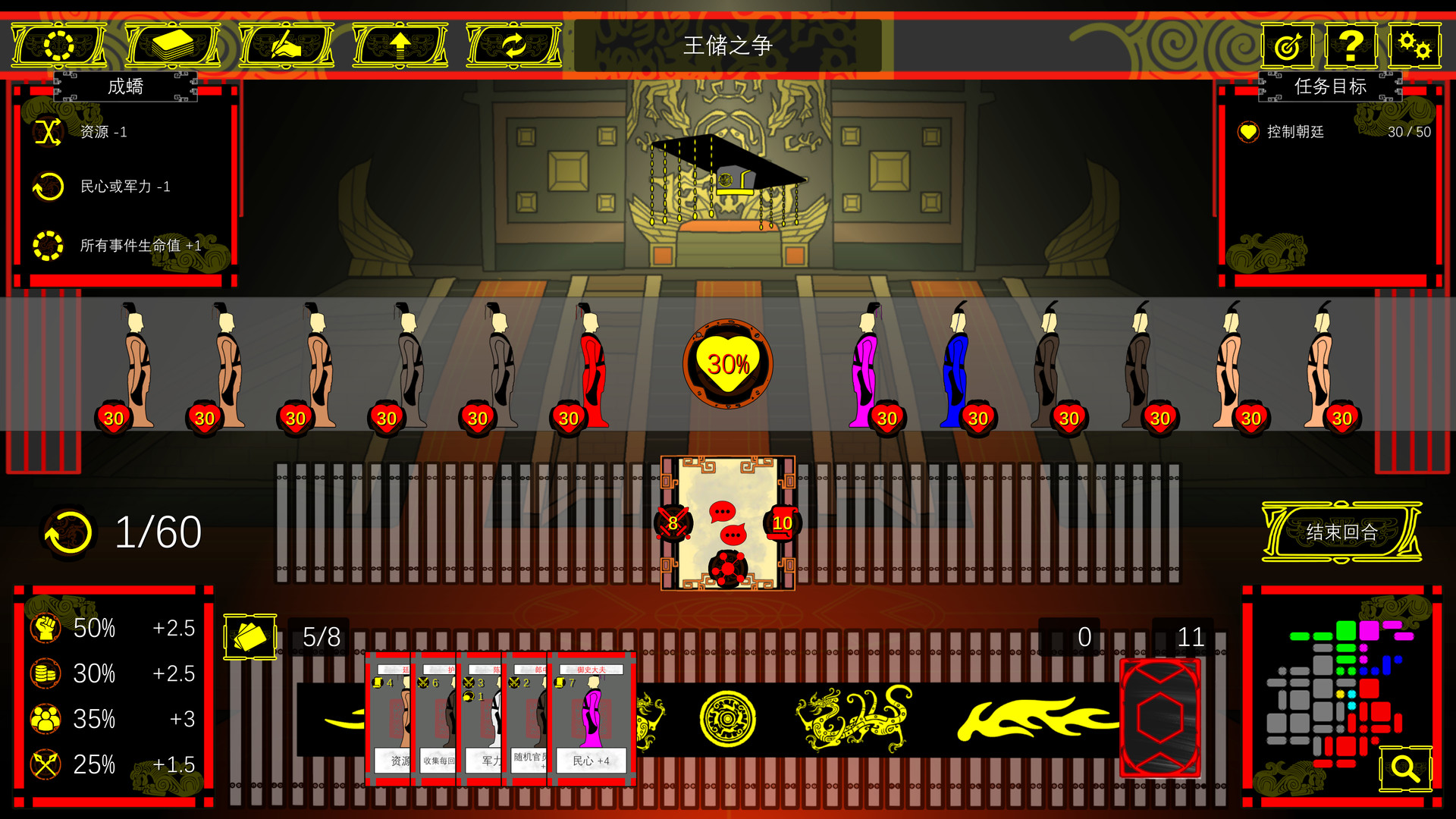Click the 30% heart court control emblem
Screen dimensions: 1456x819
click(x=728, y=364)
